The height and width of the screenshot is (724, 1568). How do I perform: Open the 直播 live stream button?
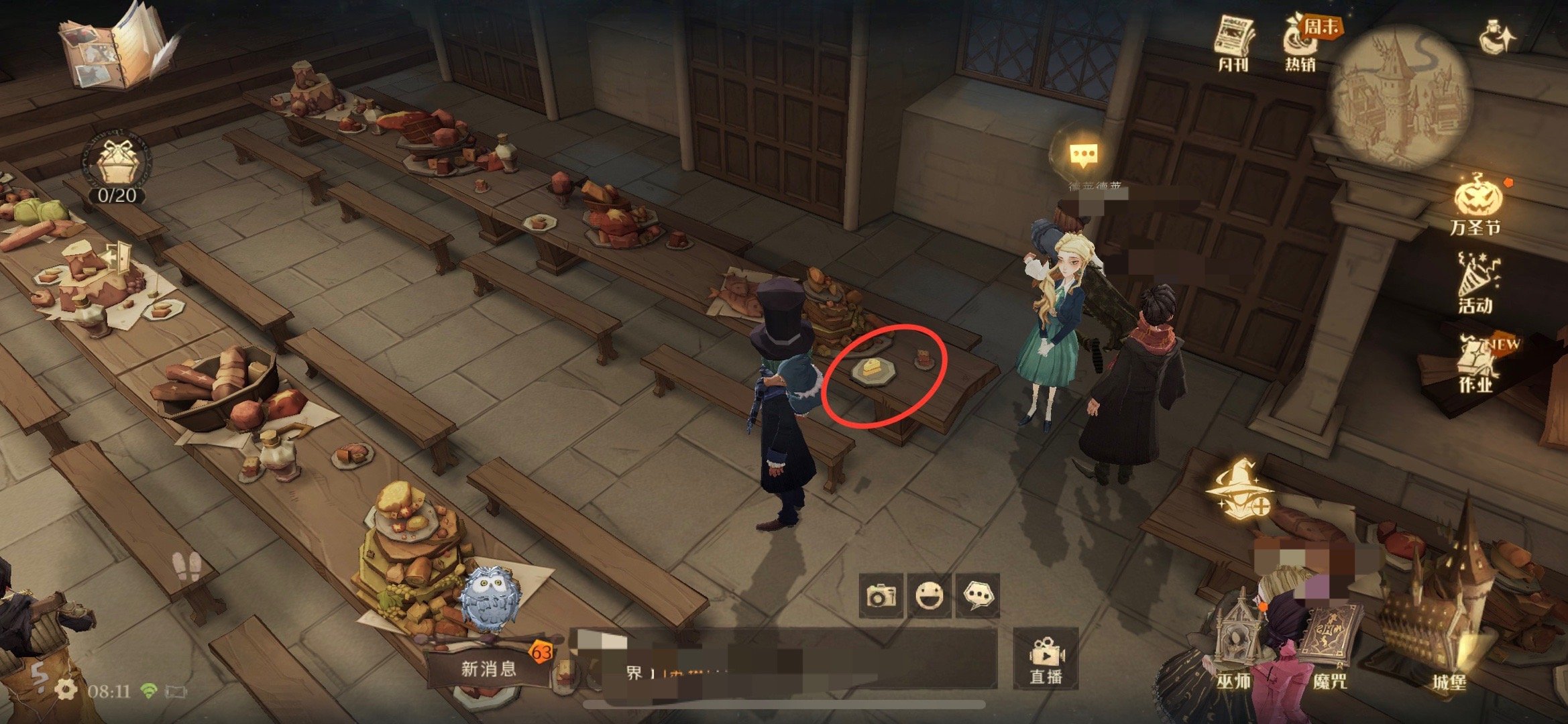click(x=1046, y=658)
